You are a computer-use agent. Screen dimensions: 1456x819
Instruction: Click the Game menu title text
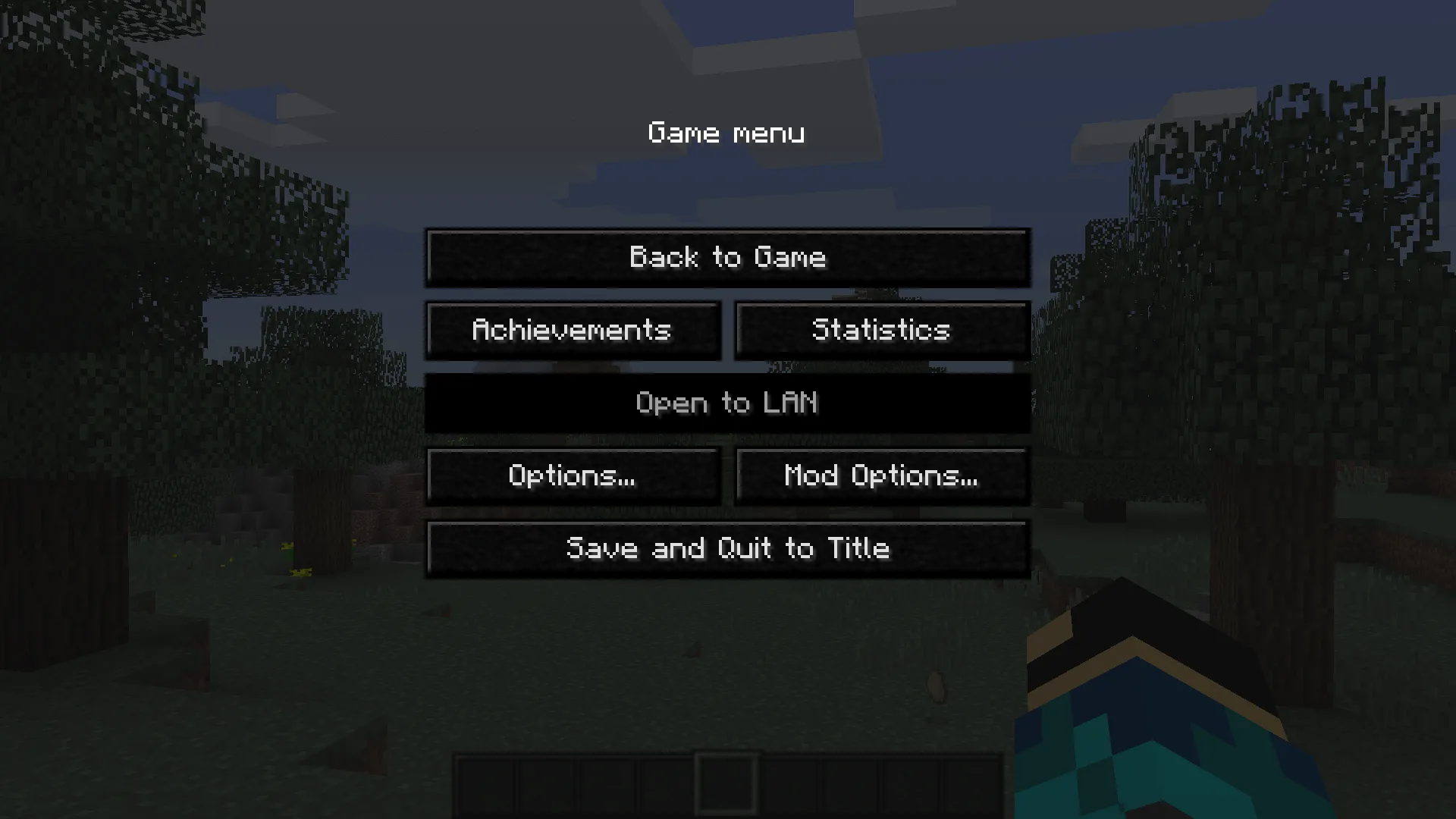(x=726, y=133)
